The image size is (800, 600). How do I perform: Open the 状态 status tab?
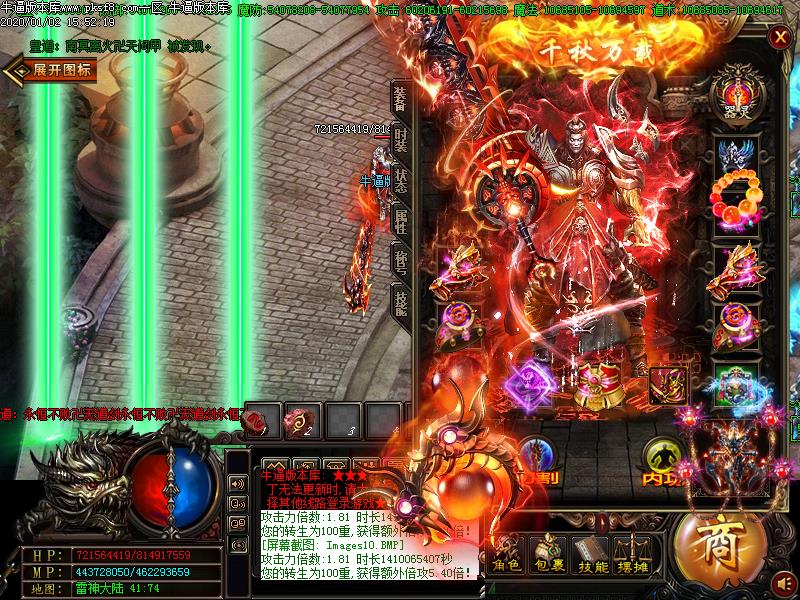[400, 181]
